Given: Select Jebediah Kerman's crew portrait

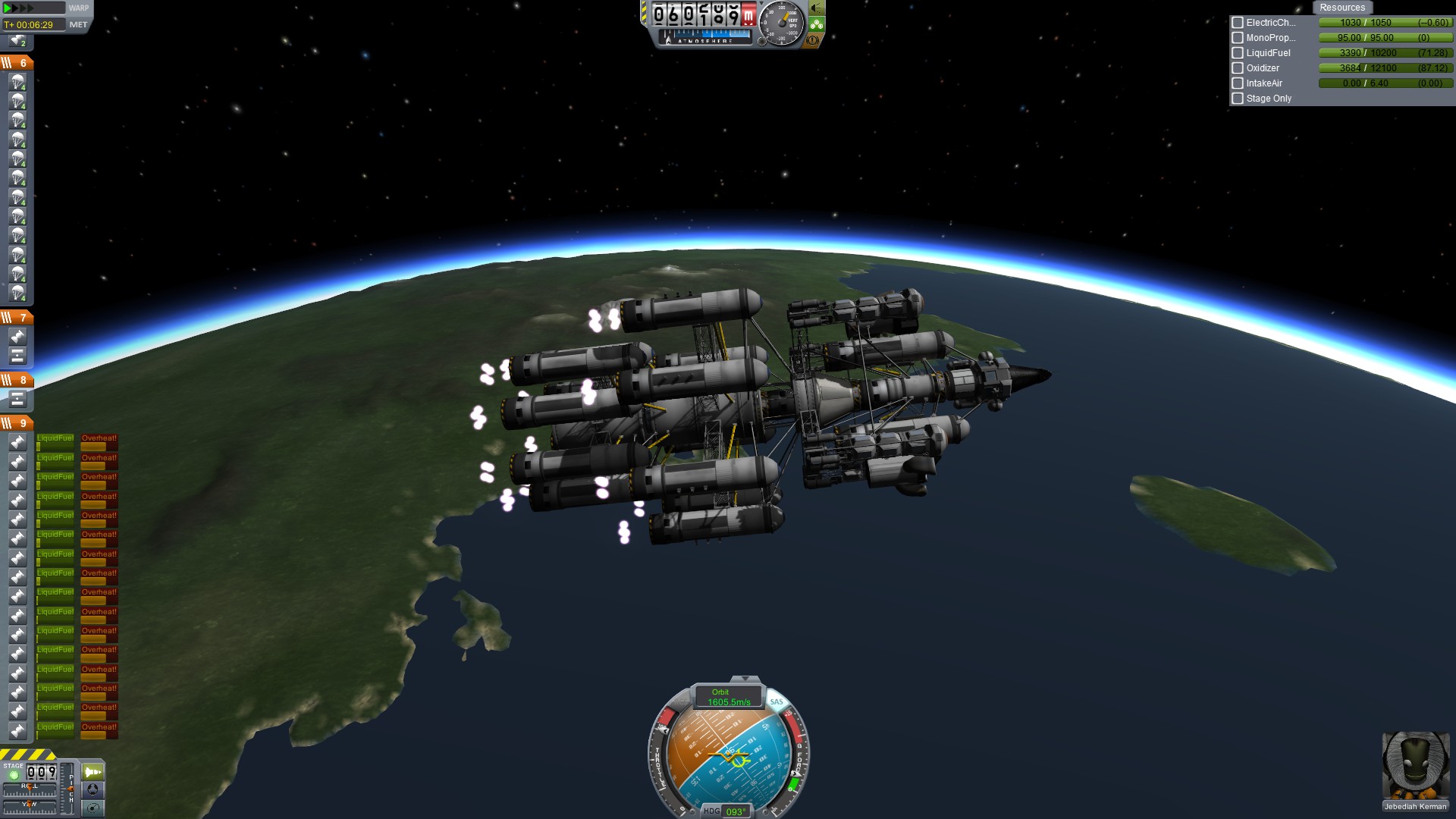Looking at the screenshot, I should pos(1415,766).
